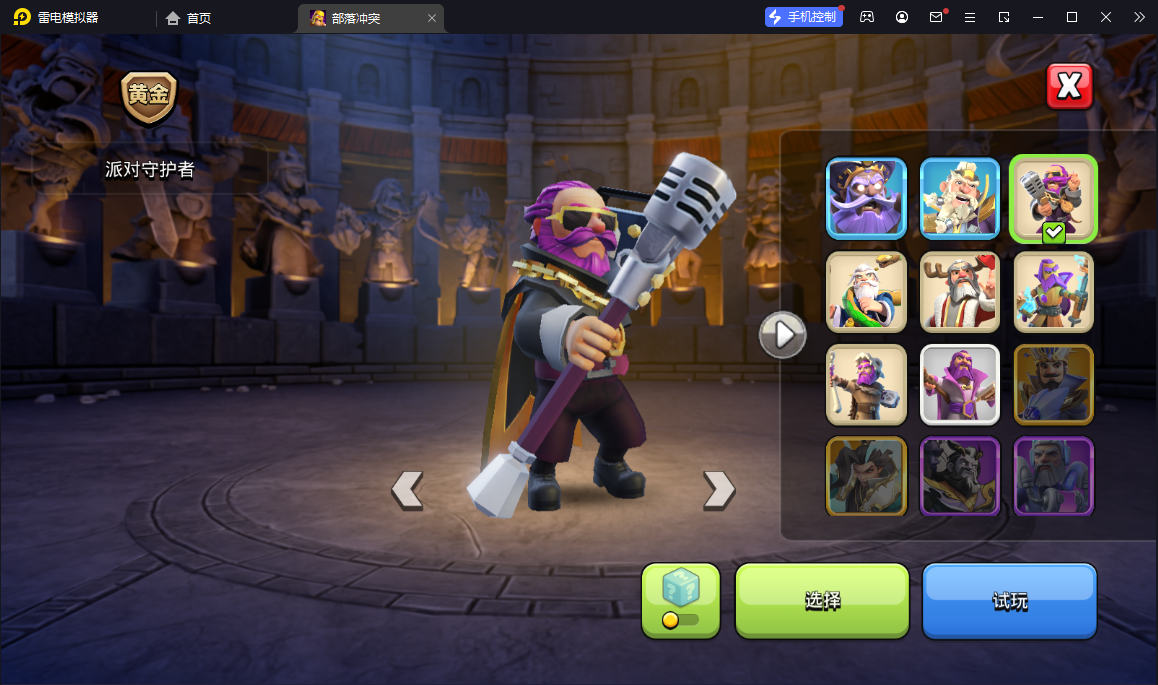
Task: Select the default purple-robed warden skin
Action: (x=960, y=384)
